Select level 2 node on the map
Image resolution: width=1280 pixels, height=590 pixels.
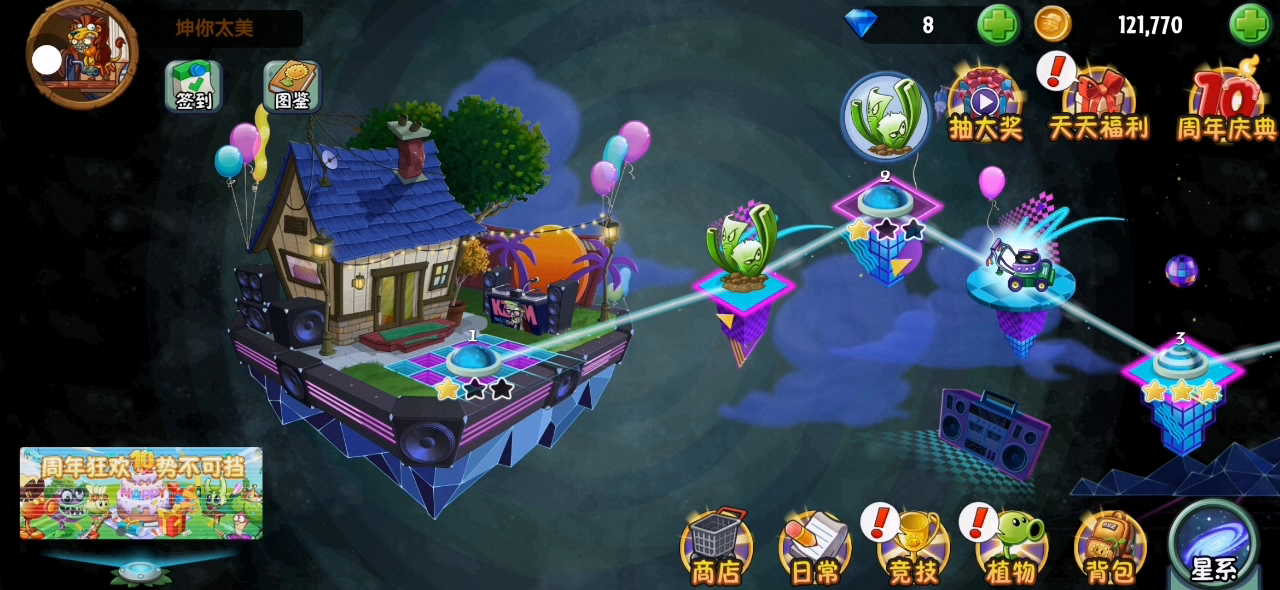click(x=885, y=201)
